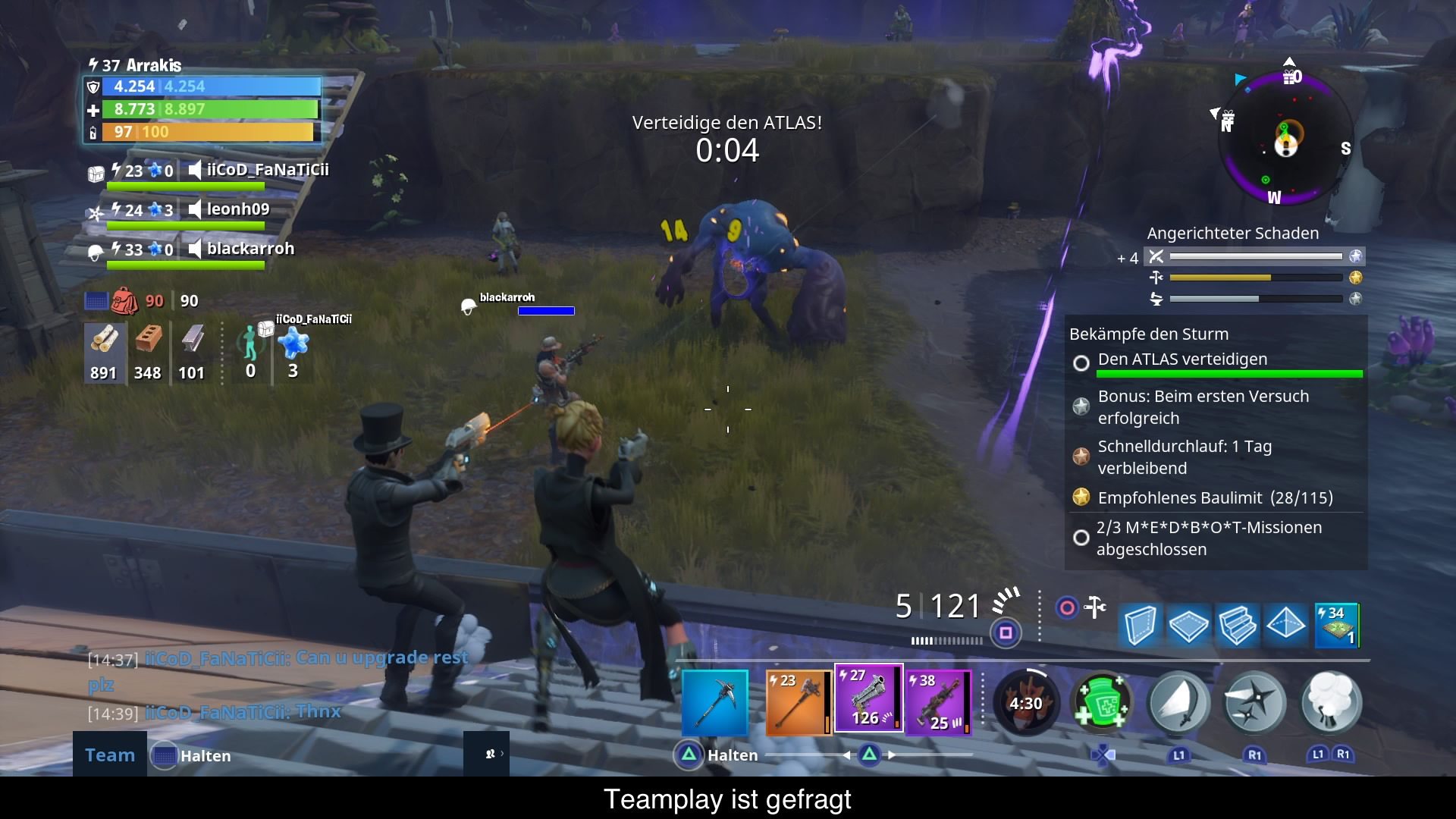
Task: Equip the level 23 orange hammer
Action: click(x=799, y=702)
